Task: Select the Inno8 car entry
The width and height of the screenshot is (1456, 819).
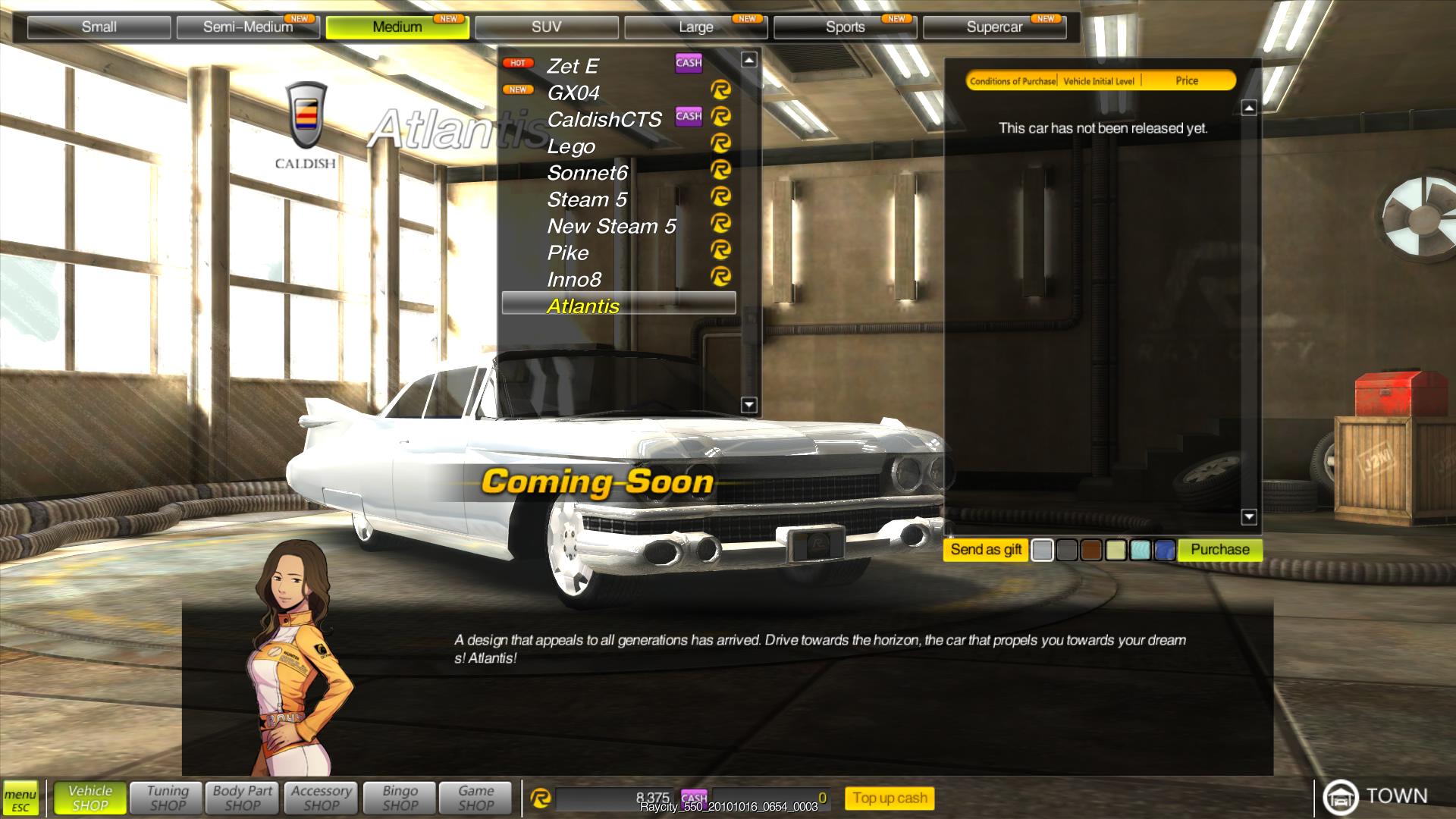Action: pos(574,279)
